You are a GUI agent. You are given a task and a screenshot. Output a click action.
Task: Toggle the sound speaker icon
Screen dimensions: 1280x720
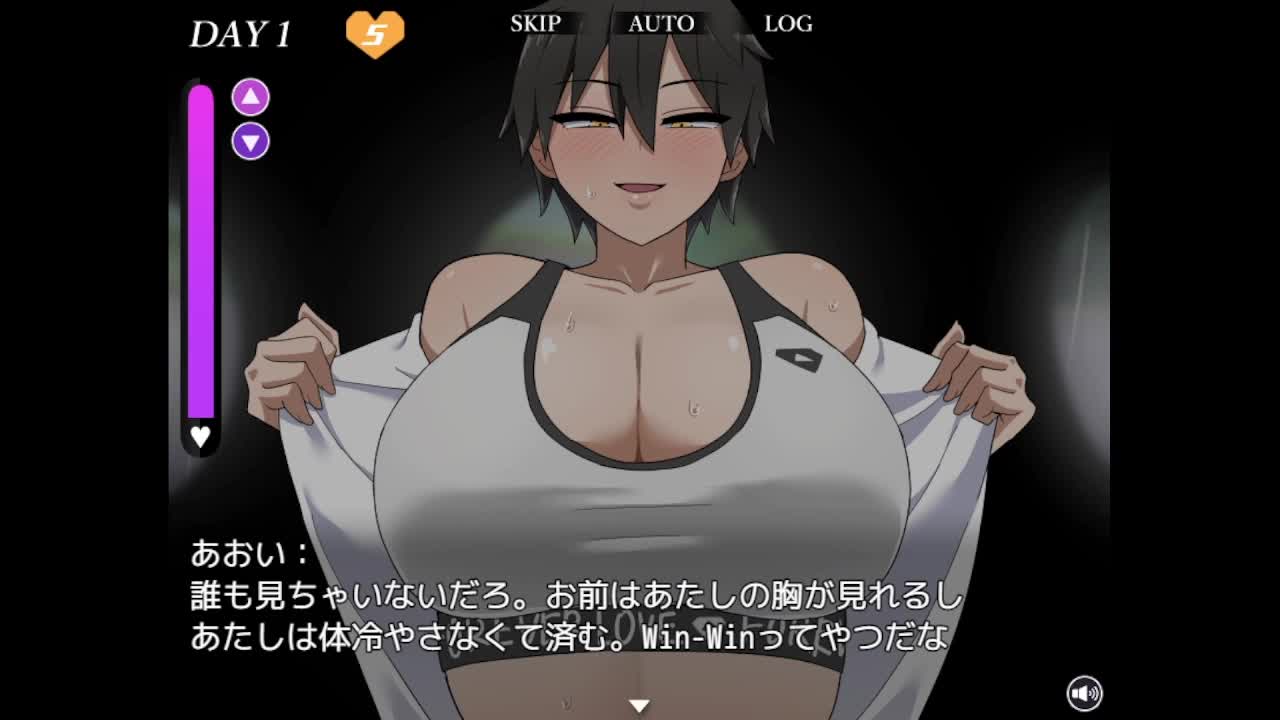[x=1084, y=692]
